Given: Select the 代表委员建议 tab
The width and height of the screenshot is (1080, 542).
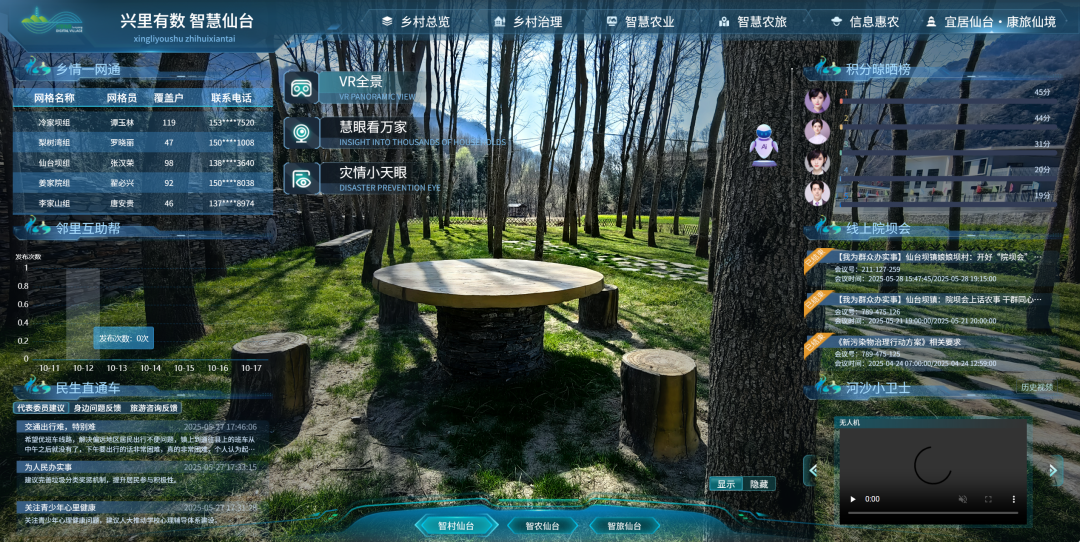Looking at the screenshot, I should click(41, 408).
